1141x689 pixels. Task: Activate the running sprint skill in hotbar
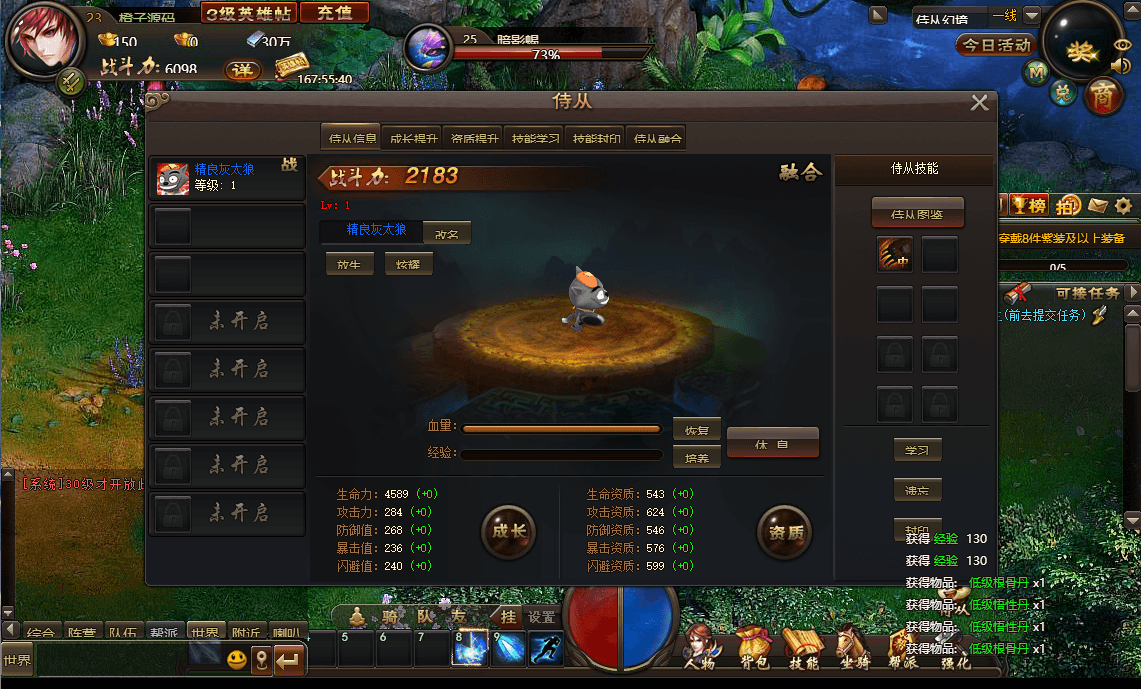coord(546,648)
